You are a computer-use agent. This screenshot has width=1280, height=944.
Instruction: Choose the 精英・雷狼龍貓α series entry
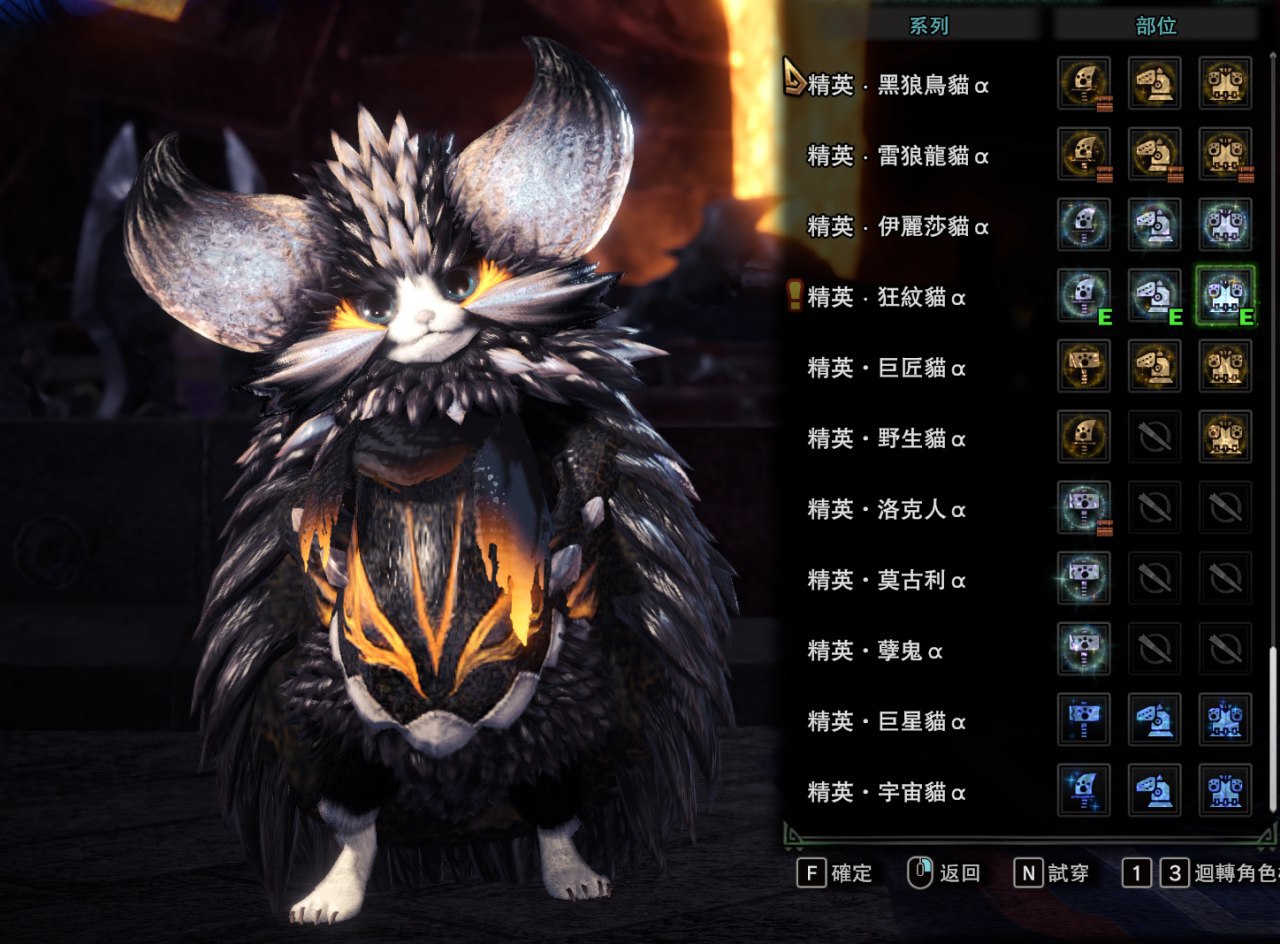point(898,156)
